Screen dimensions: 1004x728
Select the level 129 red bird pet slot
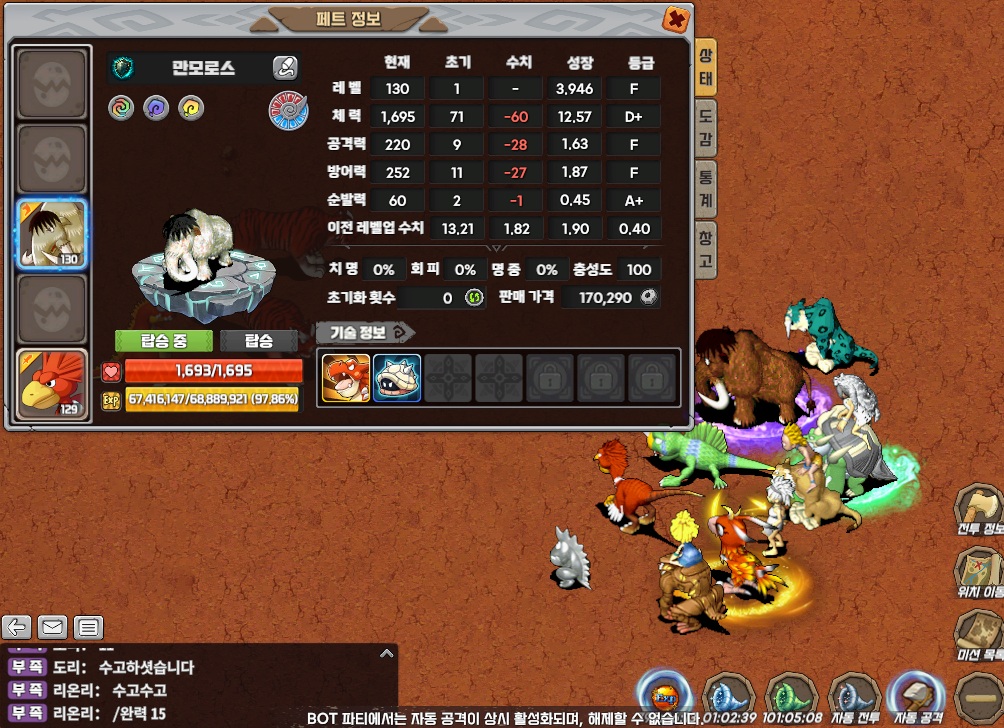(52, 385)
